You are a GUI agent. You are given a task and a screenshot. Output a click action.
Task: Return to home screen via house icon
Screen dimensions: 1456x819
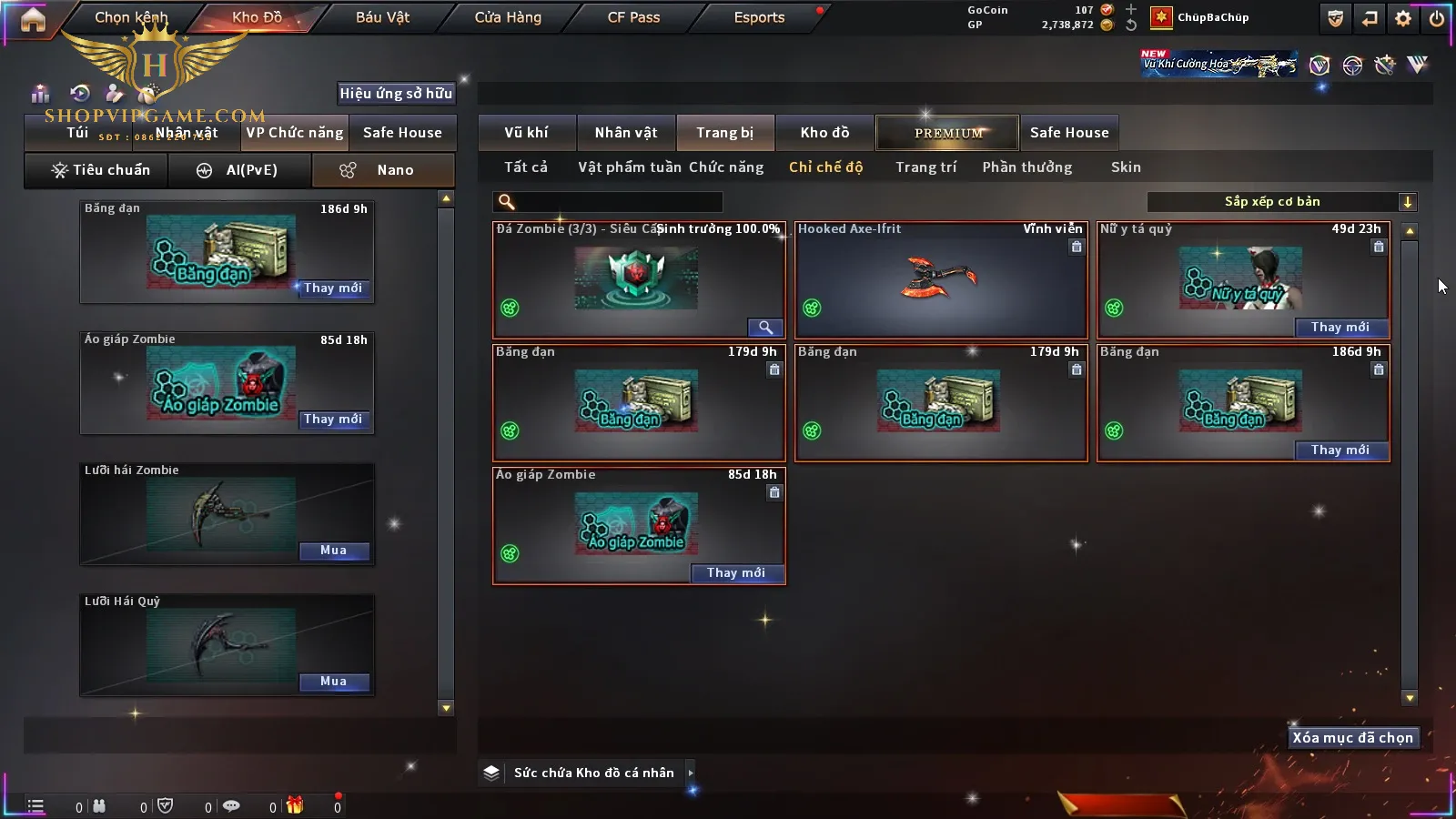click(x=33, y=19)
